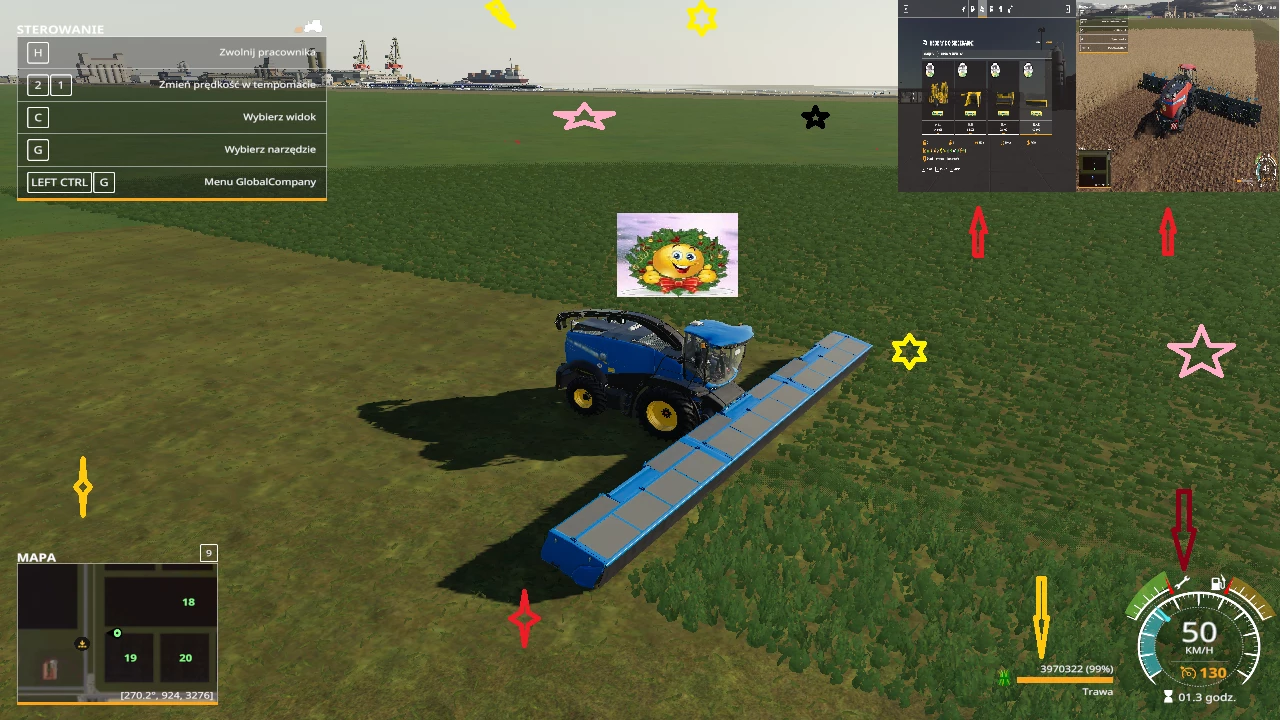Click the hourglass icon next to 01.3 godz.
1280x720 pixels.
coord(1167,697)
